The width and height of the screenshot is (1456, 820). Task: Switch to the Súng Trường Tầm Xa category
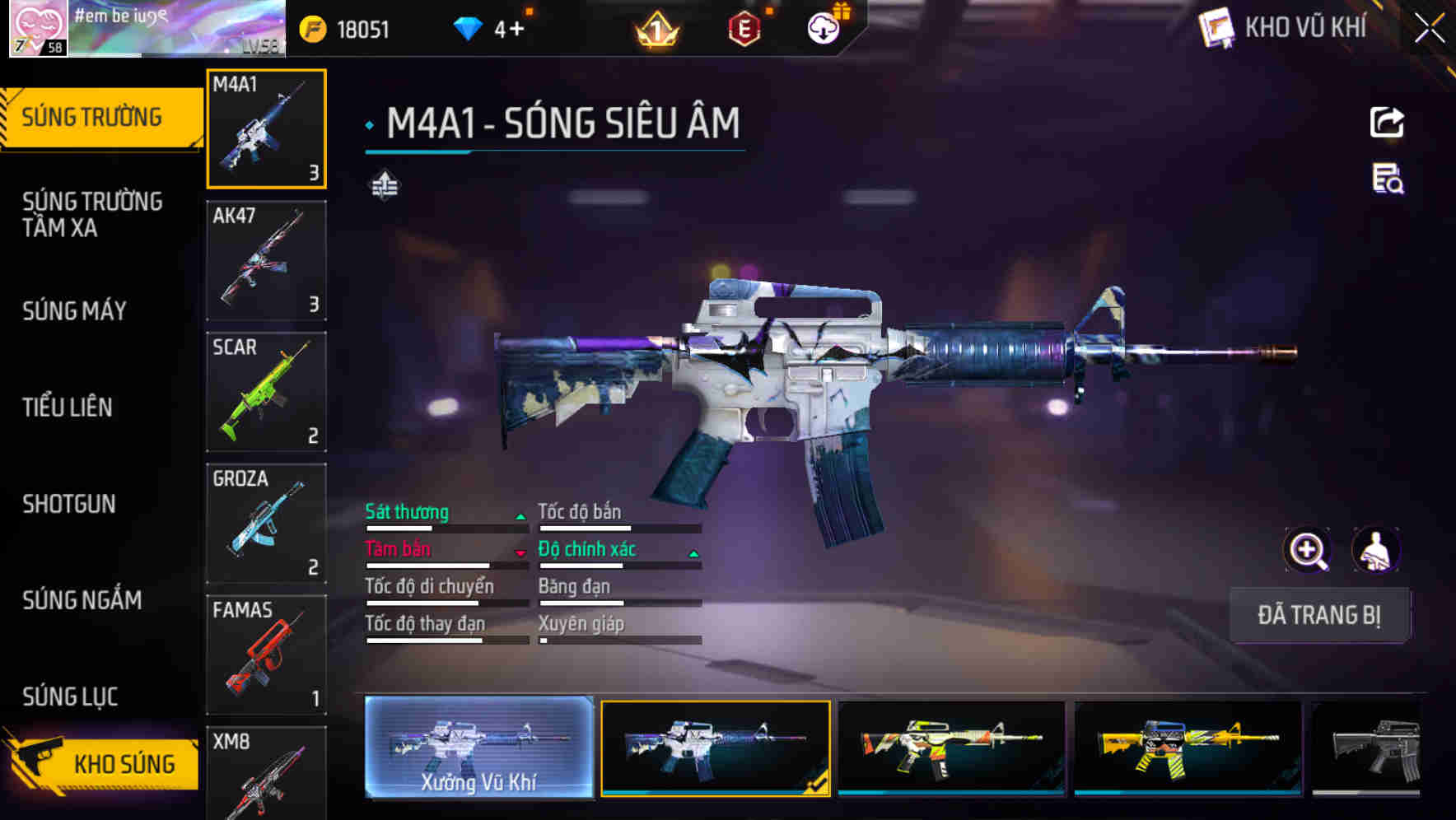[92, 214]
